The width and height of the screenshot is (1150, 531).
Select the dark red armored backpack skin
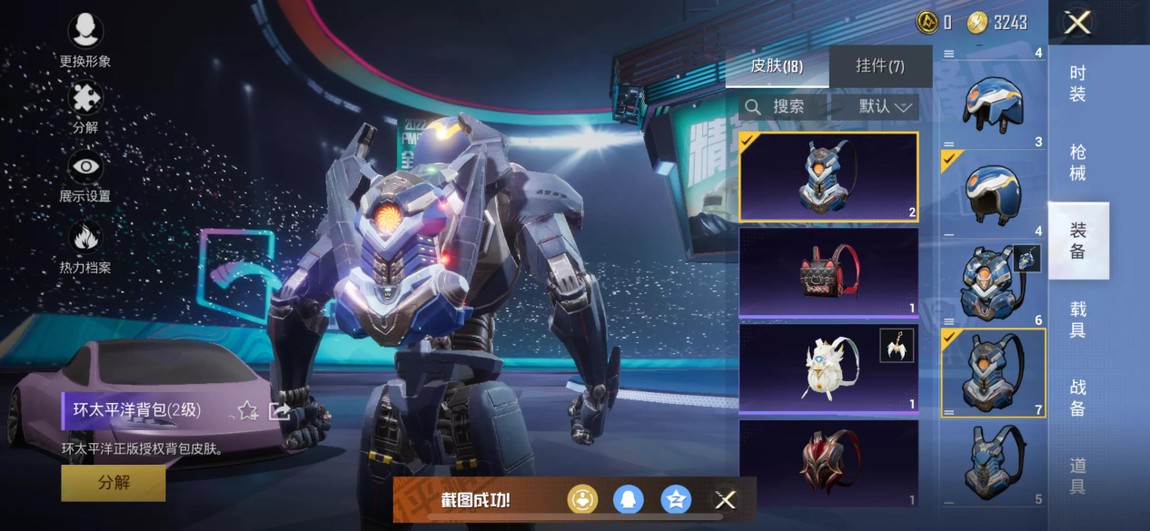pos(828,462)
